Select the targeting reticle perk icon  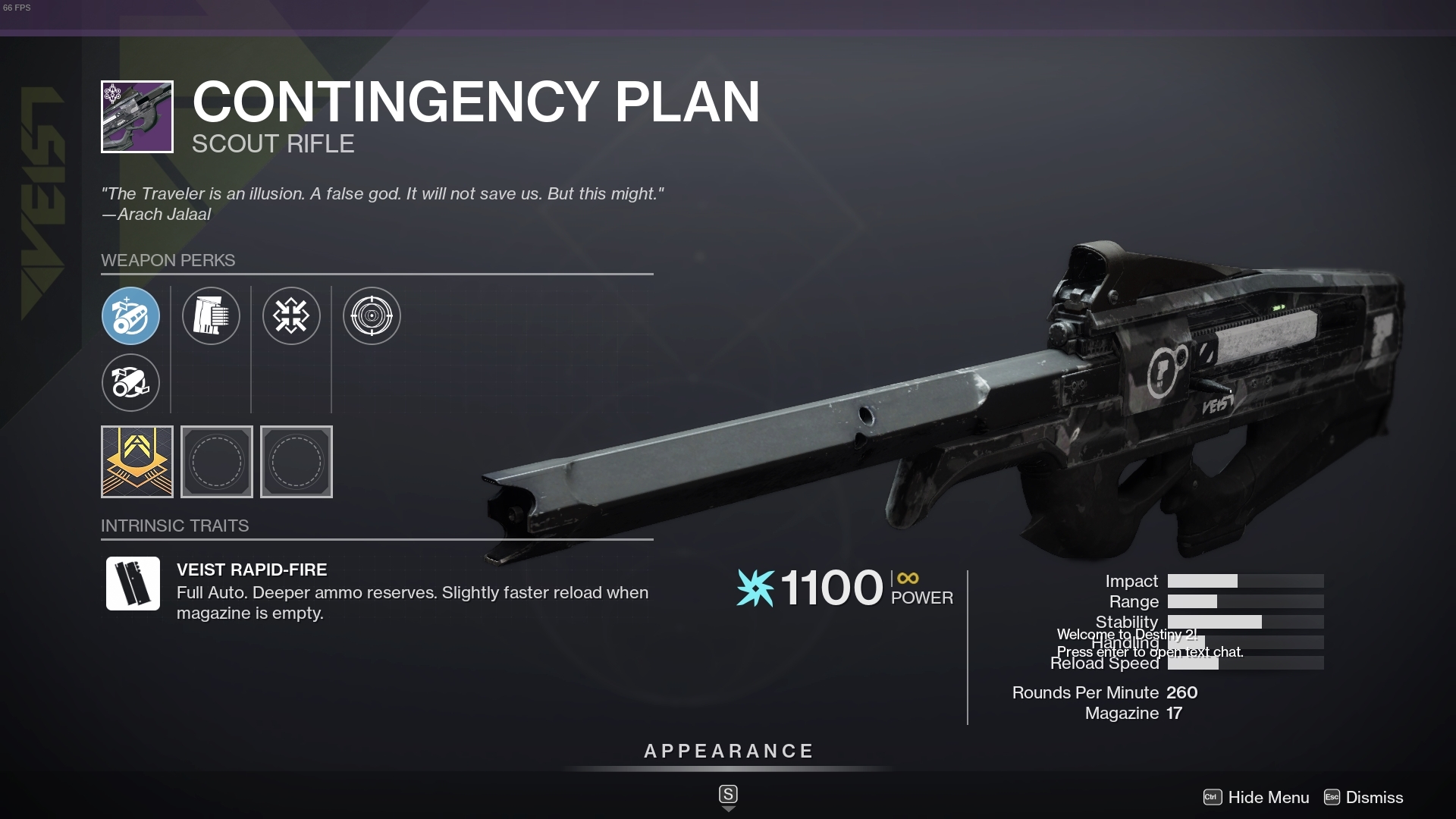coord(372,316)
